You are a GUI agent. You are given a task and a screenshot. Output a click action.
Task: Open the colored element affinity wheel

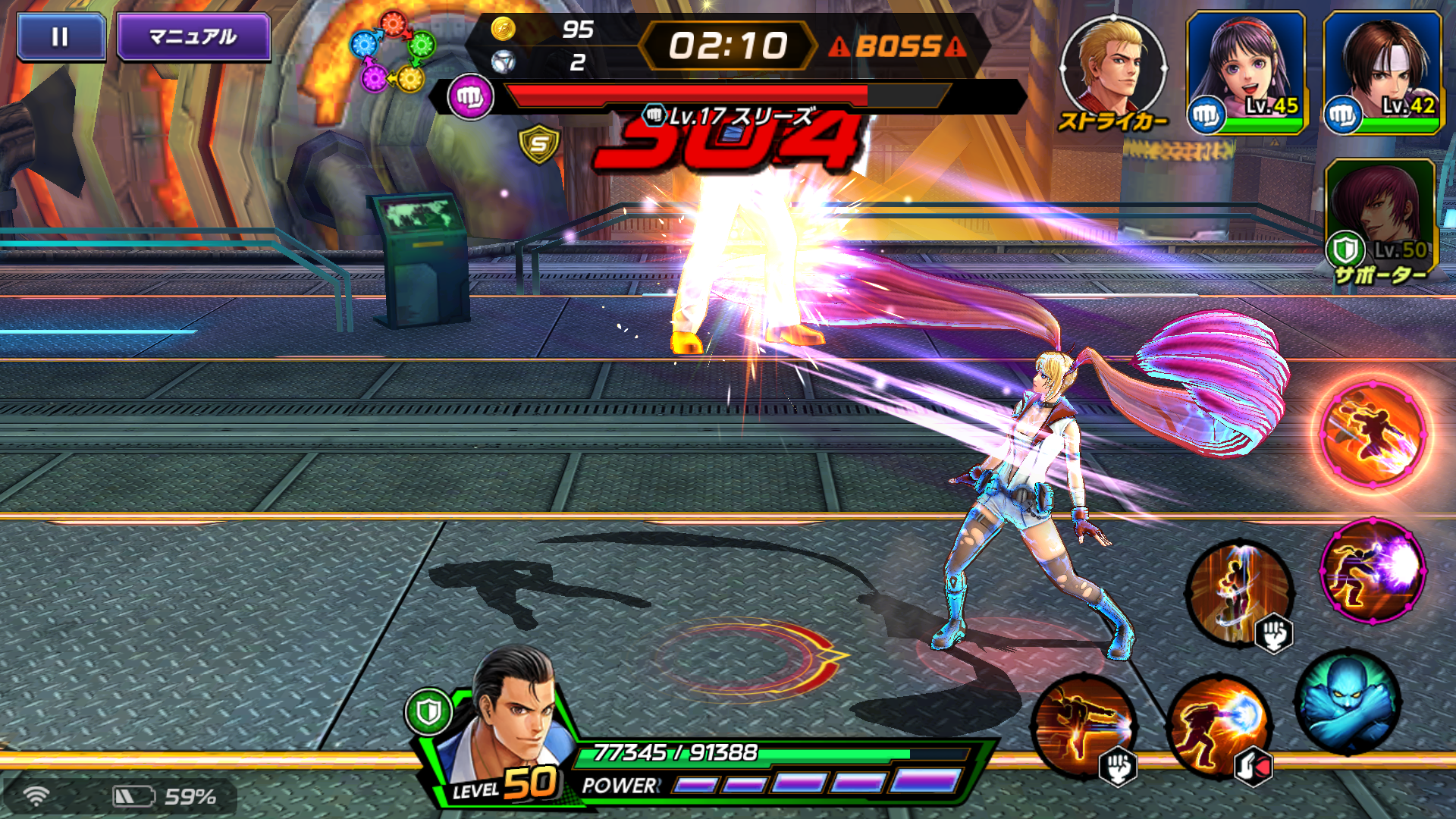(x=392, y=52)
